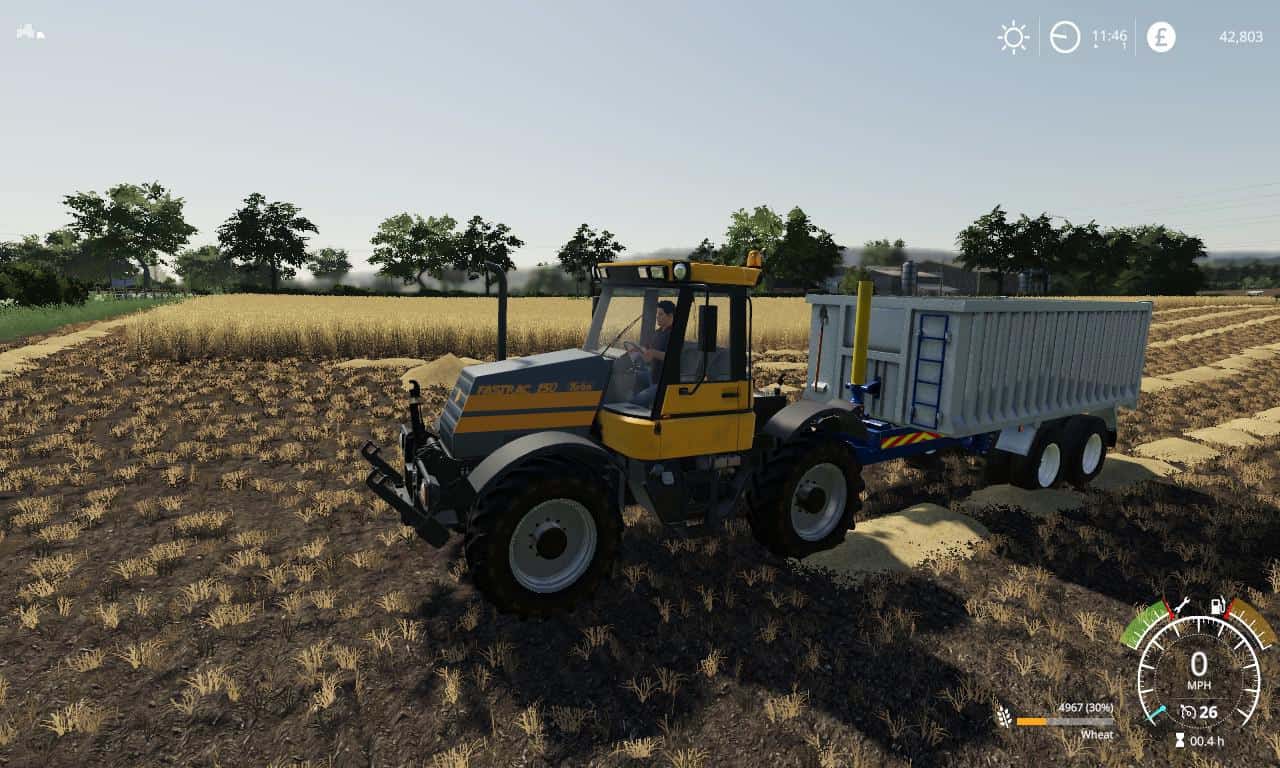1280x768 pixels.
Task: Toggle the weather forecast indicator
Action: pos(1012,37)
